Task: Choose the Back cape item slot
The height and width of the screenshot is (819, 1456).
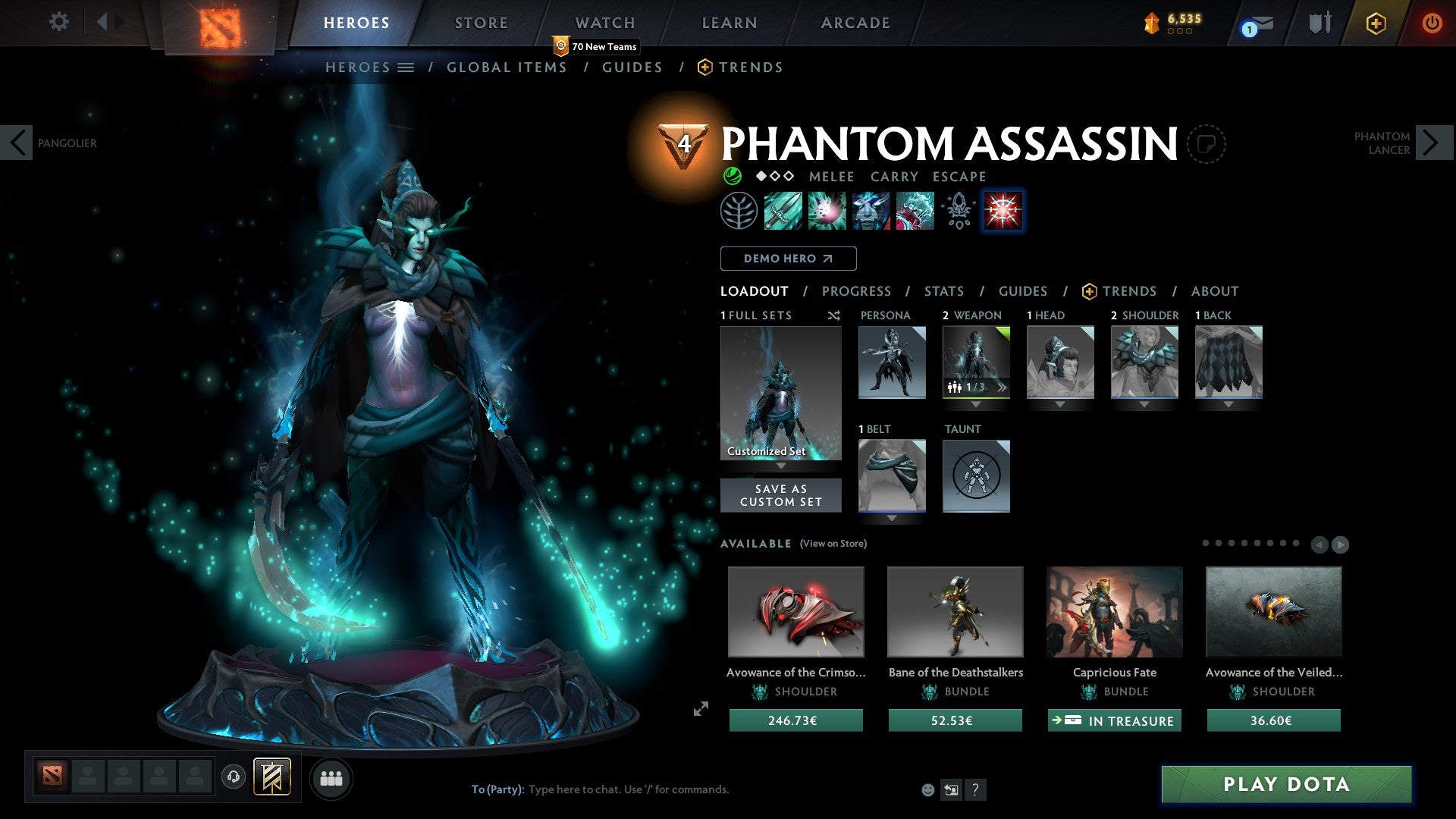Action: click(x=1228, y=362)
